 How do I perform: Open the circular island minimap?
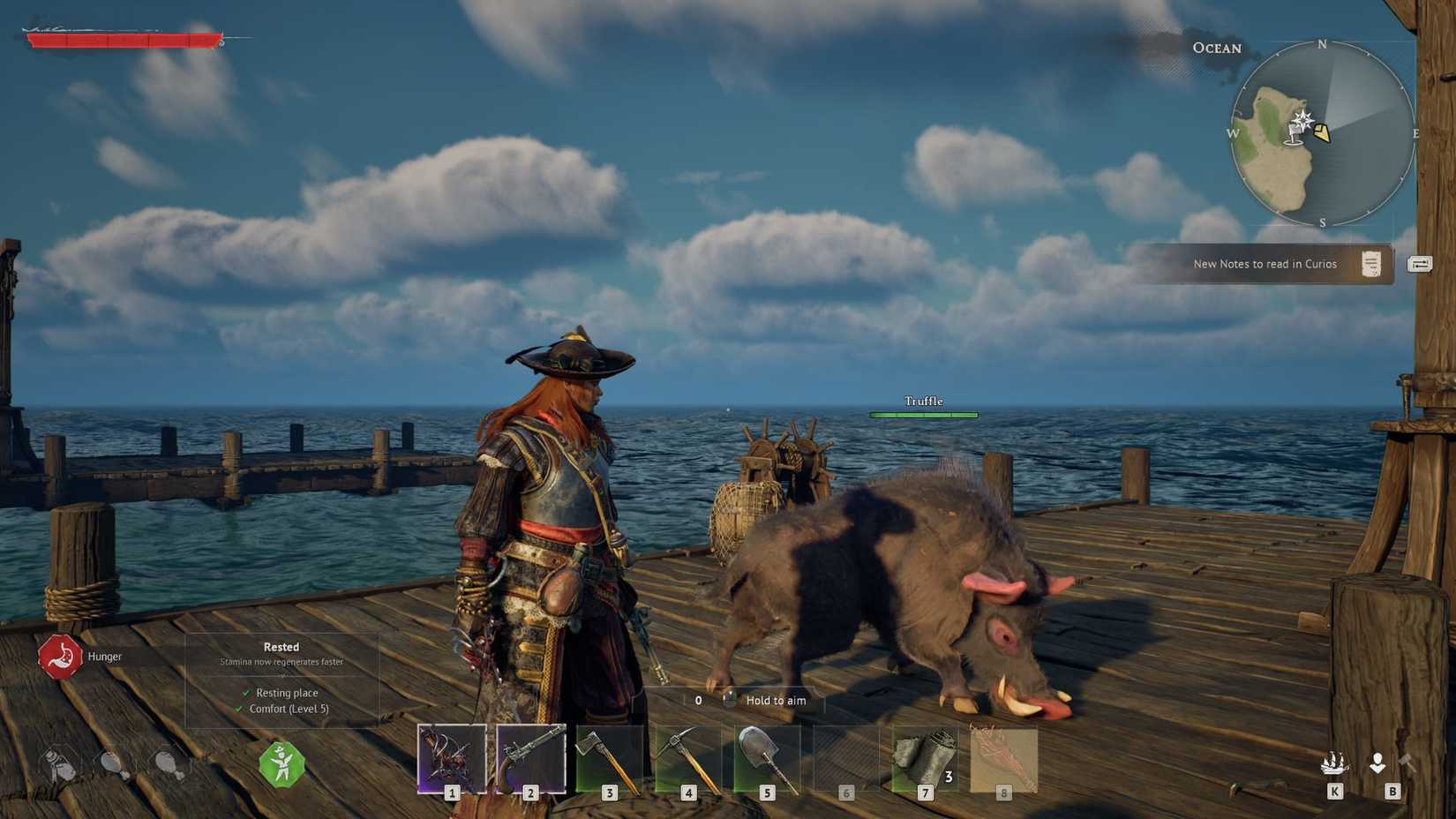click(1322, 134)
